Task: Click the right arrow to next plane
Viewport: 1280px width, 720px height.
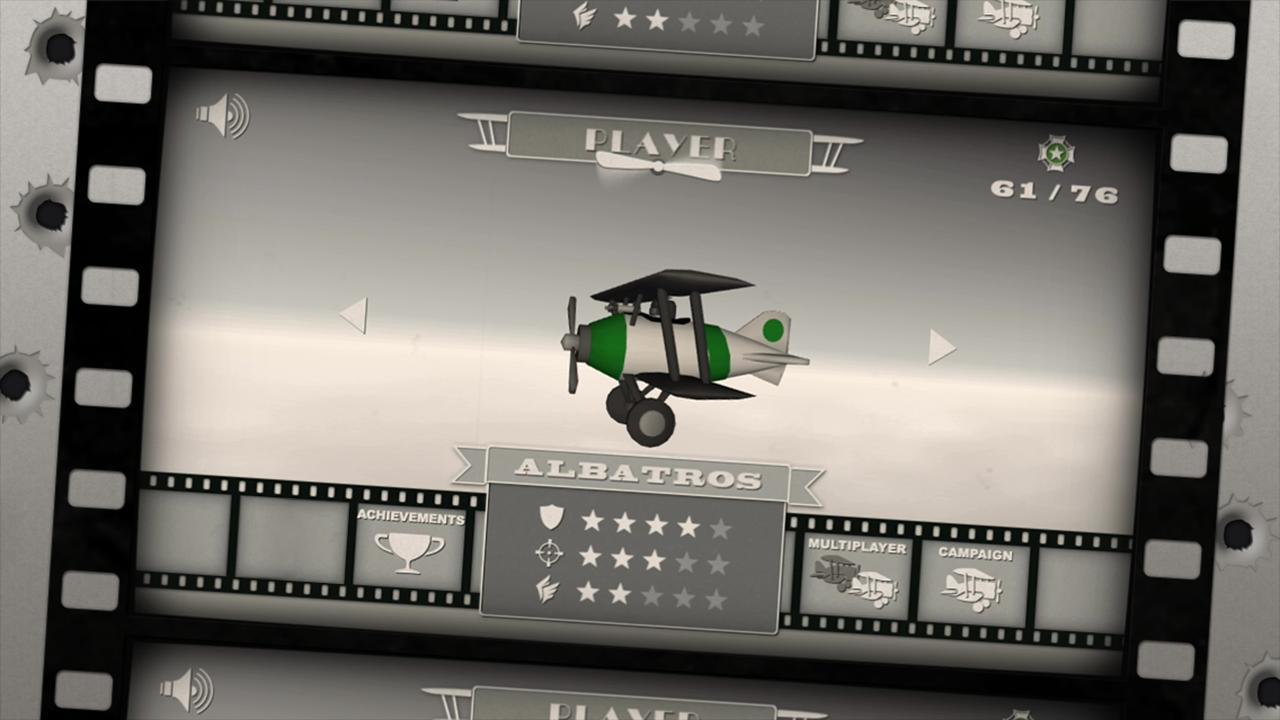Action: click(941, 349)
